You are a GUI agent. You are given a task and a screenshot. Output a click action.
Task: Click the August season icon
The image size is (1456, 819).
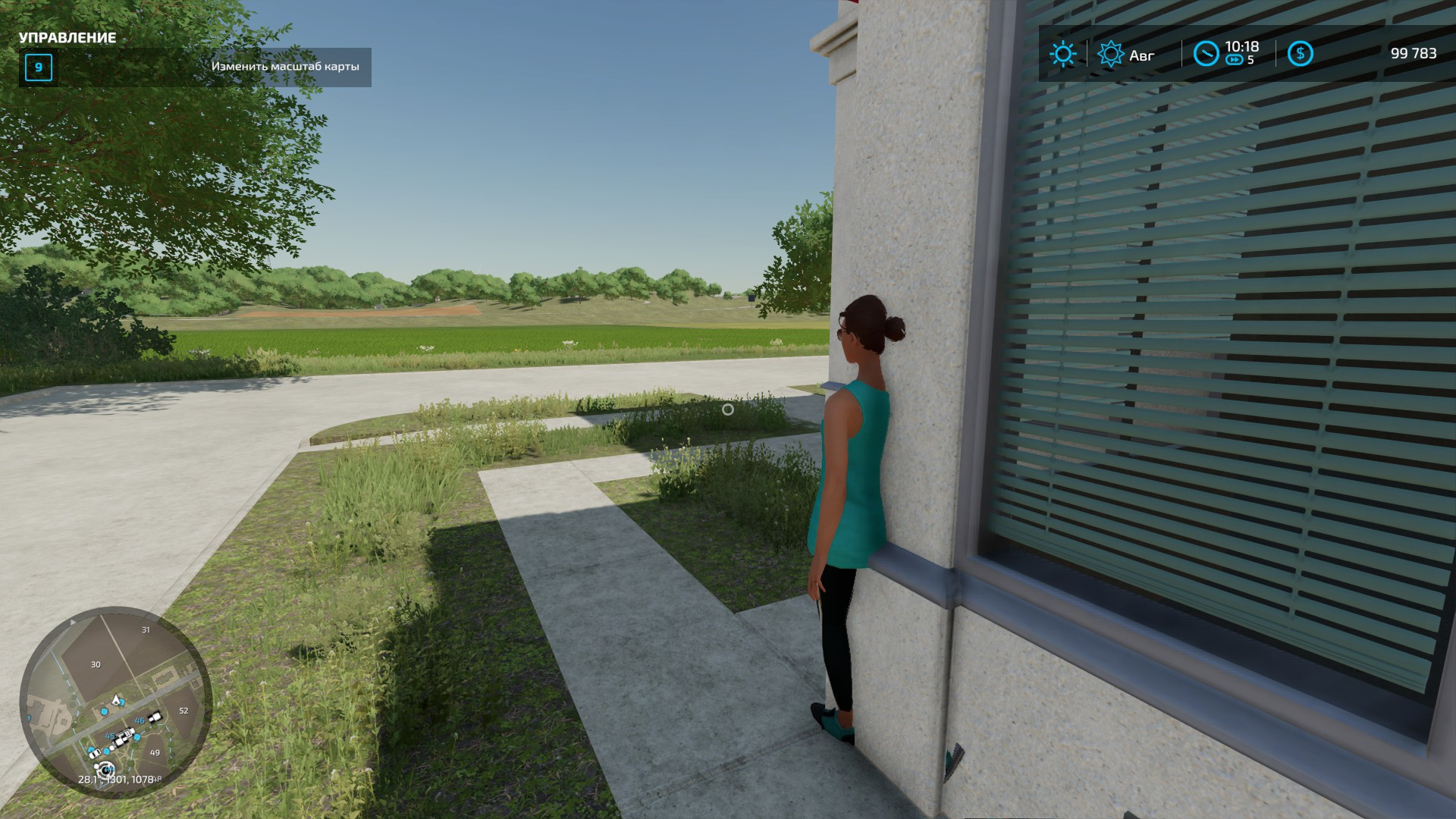pos(1111,55)
